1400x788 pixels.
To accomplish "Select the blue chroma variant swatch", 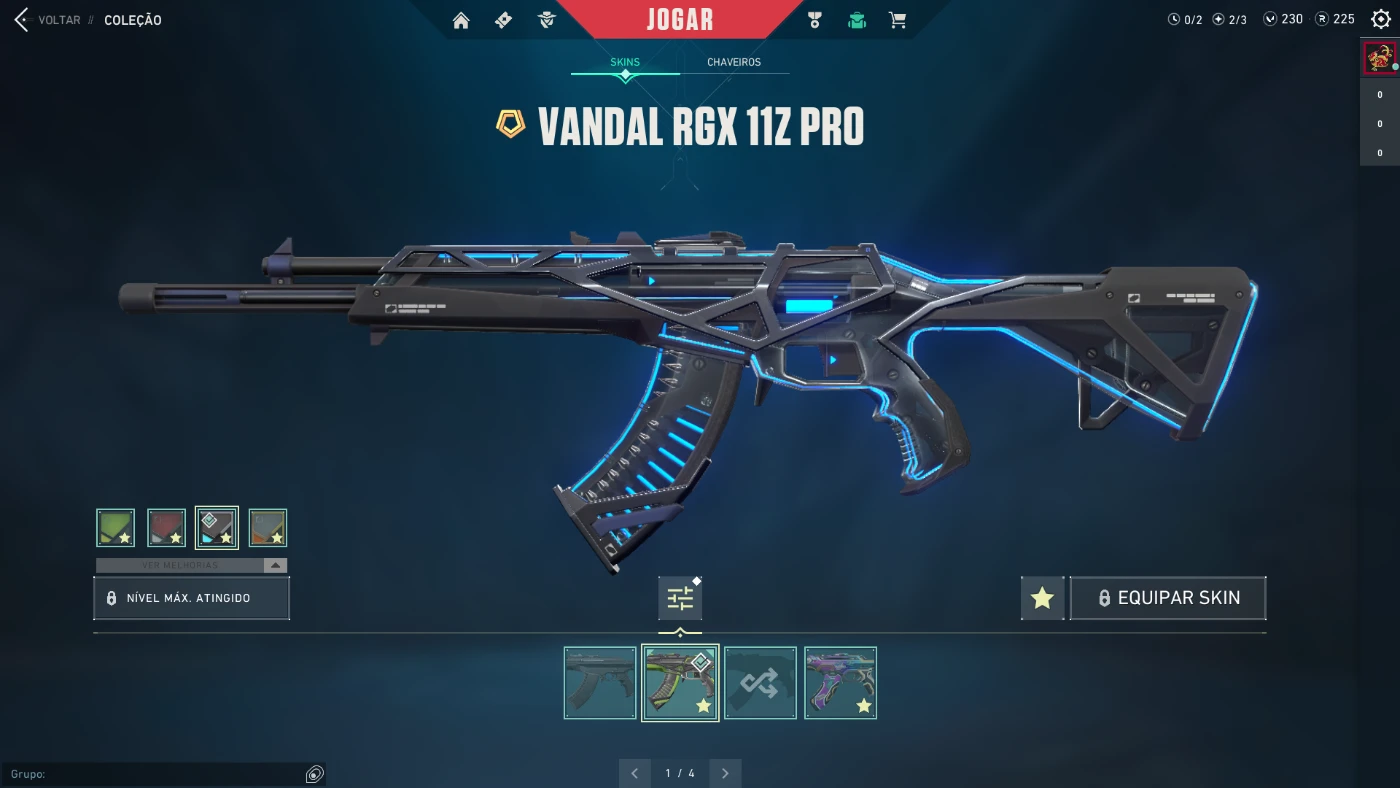I will coord(216,526).
